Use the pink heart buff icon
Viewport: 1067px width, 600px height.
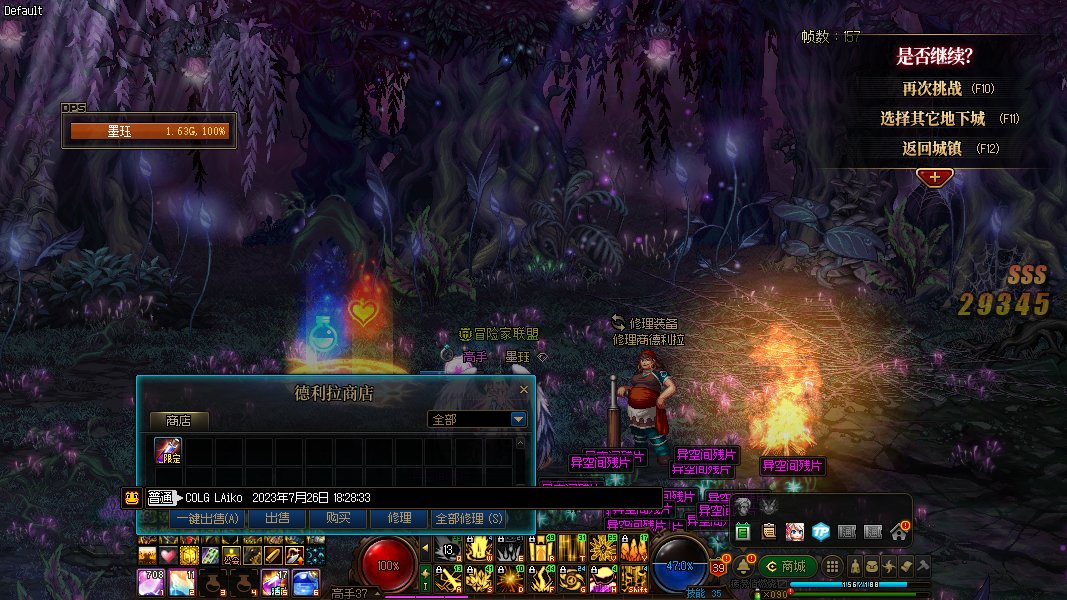[x=168, y=555]
